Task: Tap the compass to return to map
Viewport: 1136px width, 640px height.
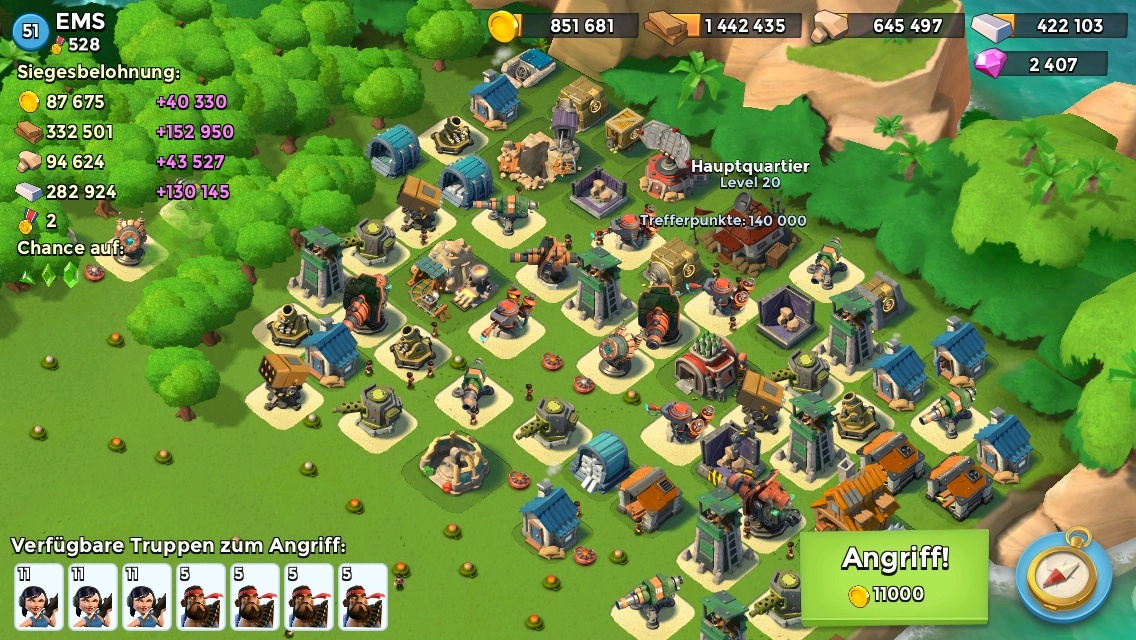Action: coord(1063,575)
